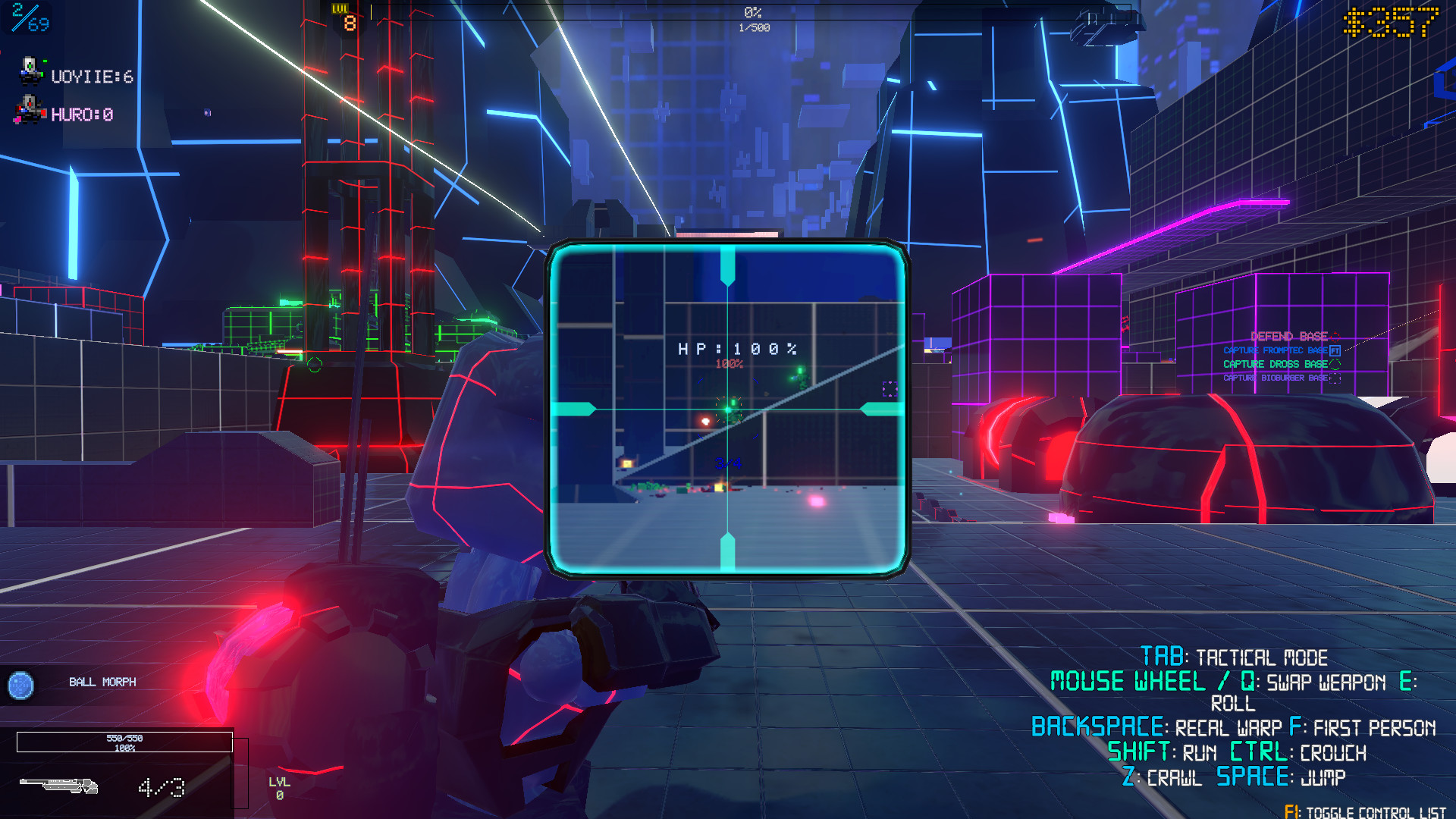Click the green circle icon beside Capture Dross Base
This screenshot has height=819, width=1456.
(x=1335, y=365)
